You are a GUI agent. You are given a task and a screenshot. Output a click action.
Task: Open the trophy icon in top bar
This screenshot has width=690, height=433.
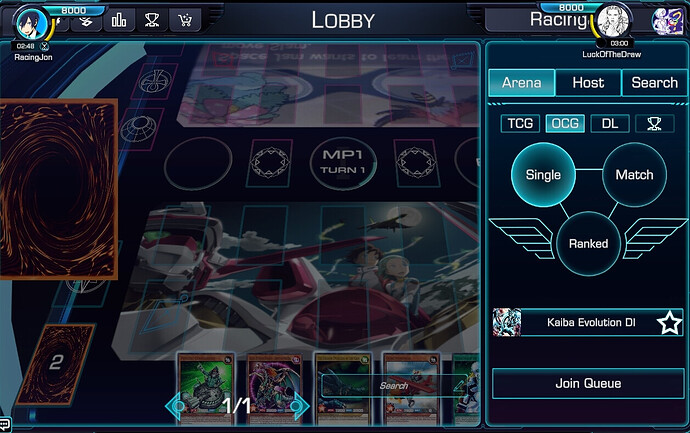tap(152, 19)
